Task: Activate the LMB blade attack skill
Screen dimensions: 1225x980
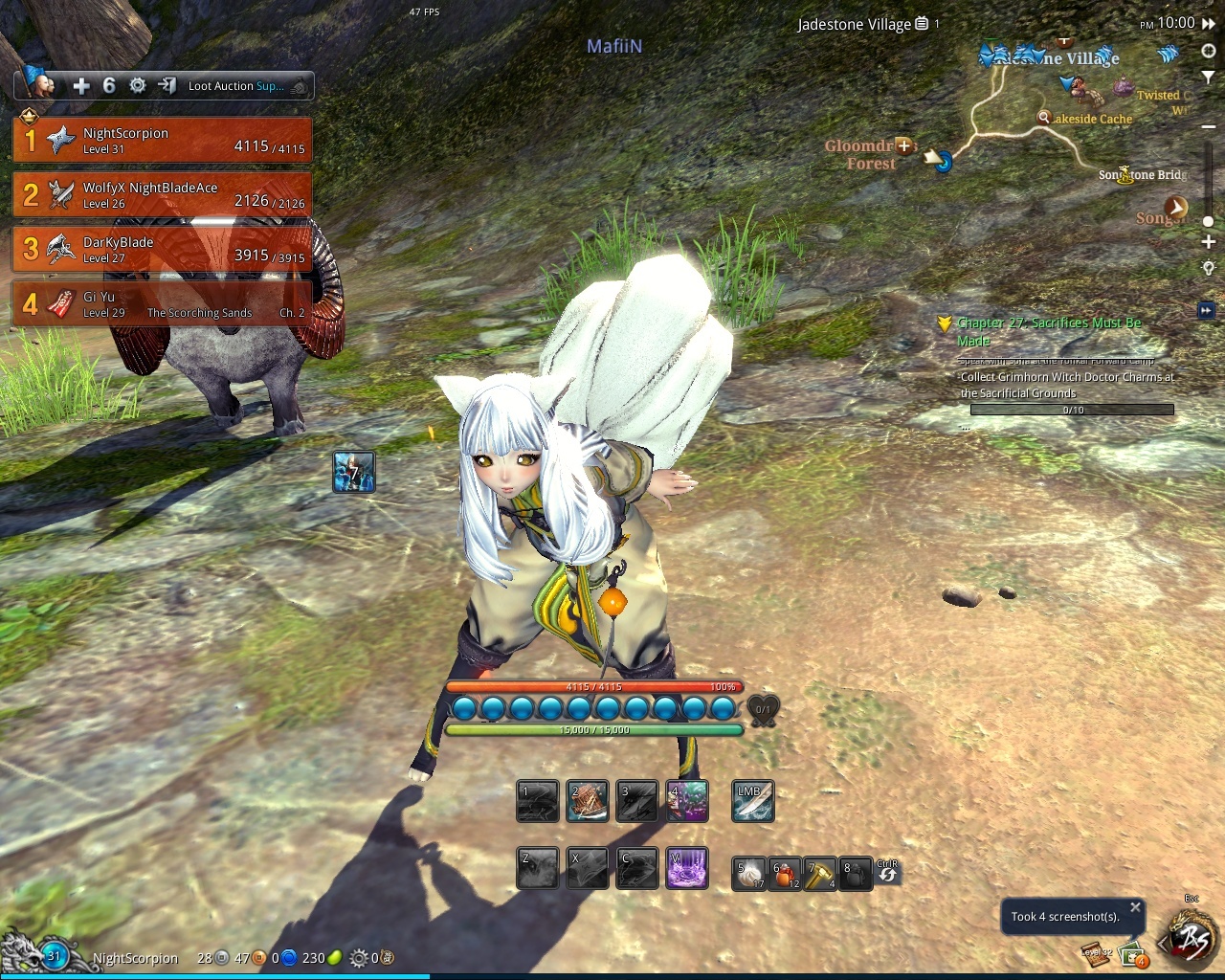Action: (x=752, y=801)
